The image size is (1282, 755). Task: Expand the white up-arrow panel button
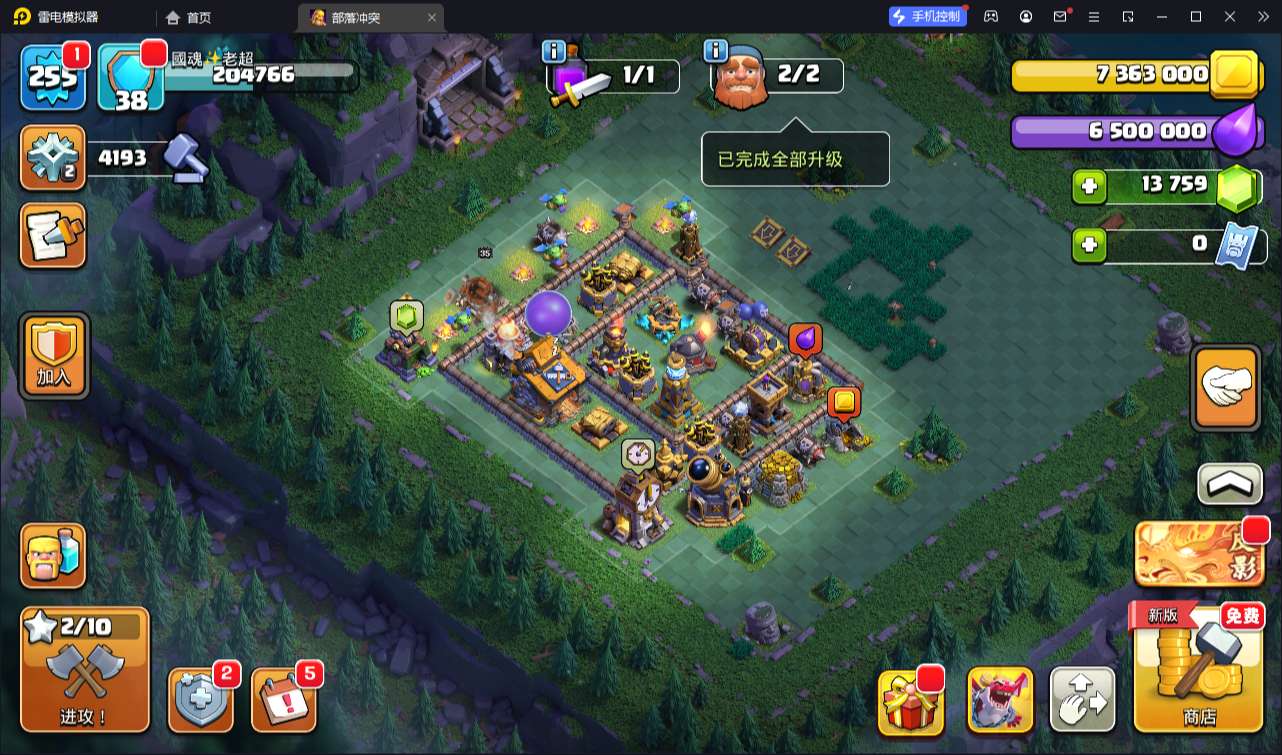coord(1229,484)
